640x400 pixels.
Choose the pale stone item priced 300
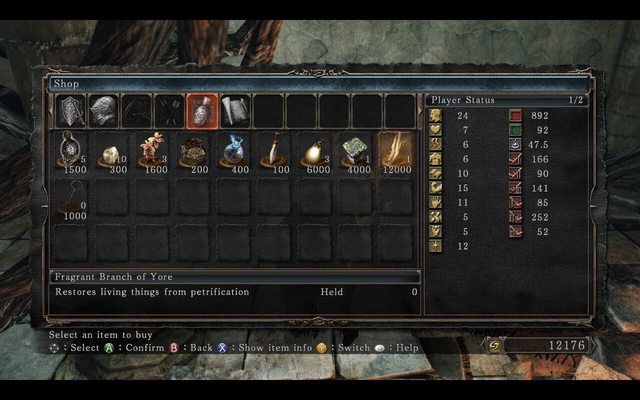coord(111,152)
